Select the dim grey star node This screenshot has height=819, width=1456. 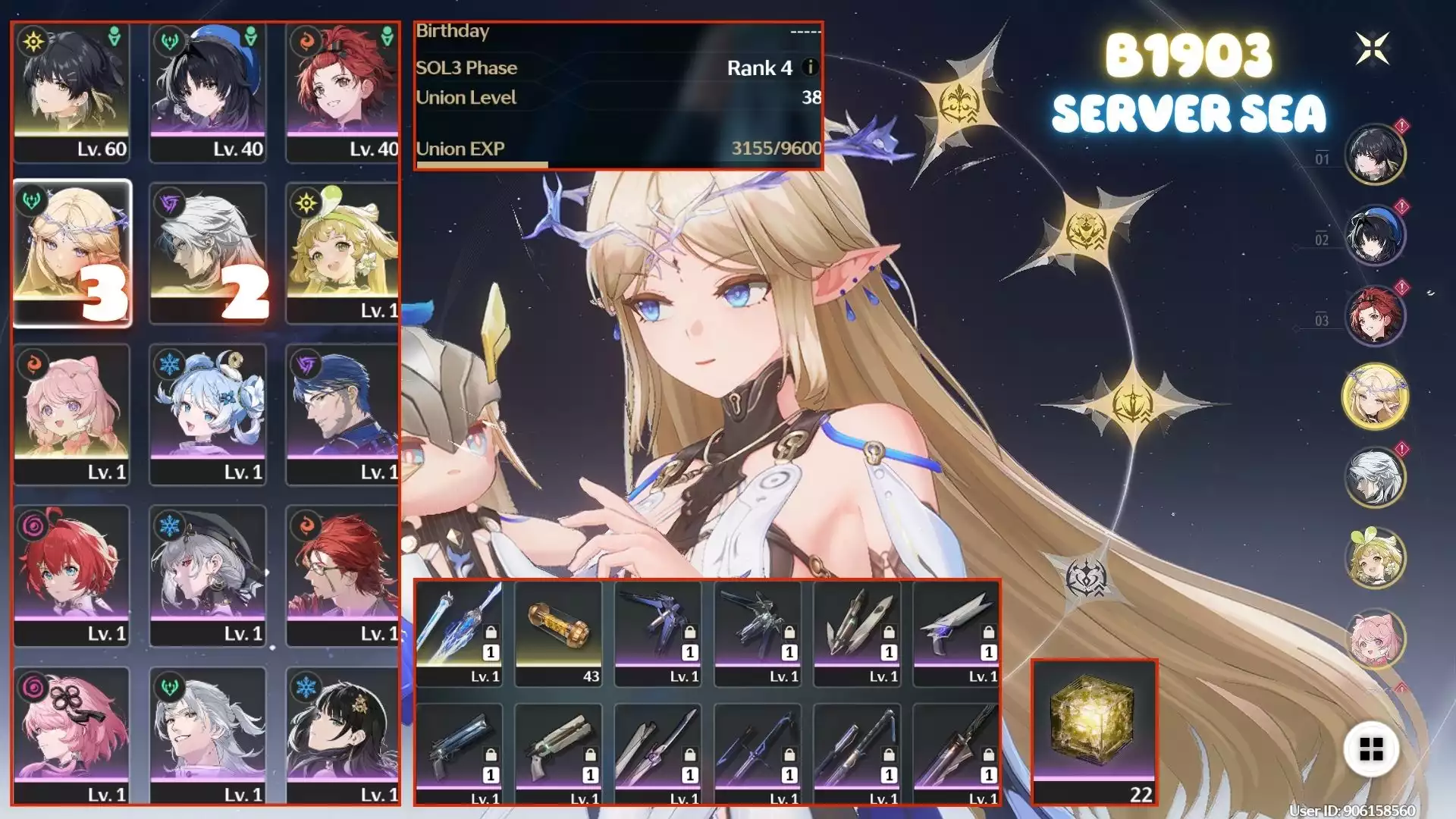click(x=1086, y=579)
